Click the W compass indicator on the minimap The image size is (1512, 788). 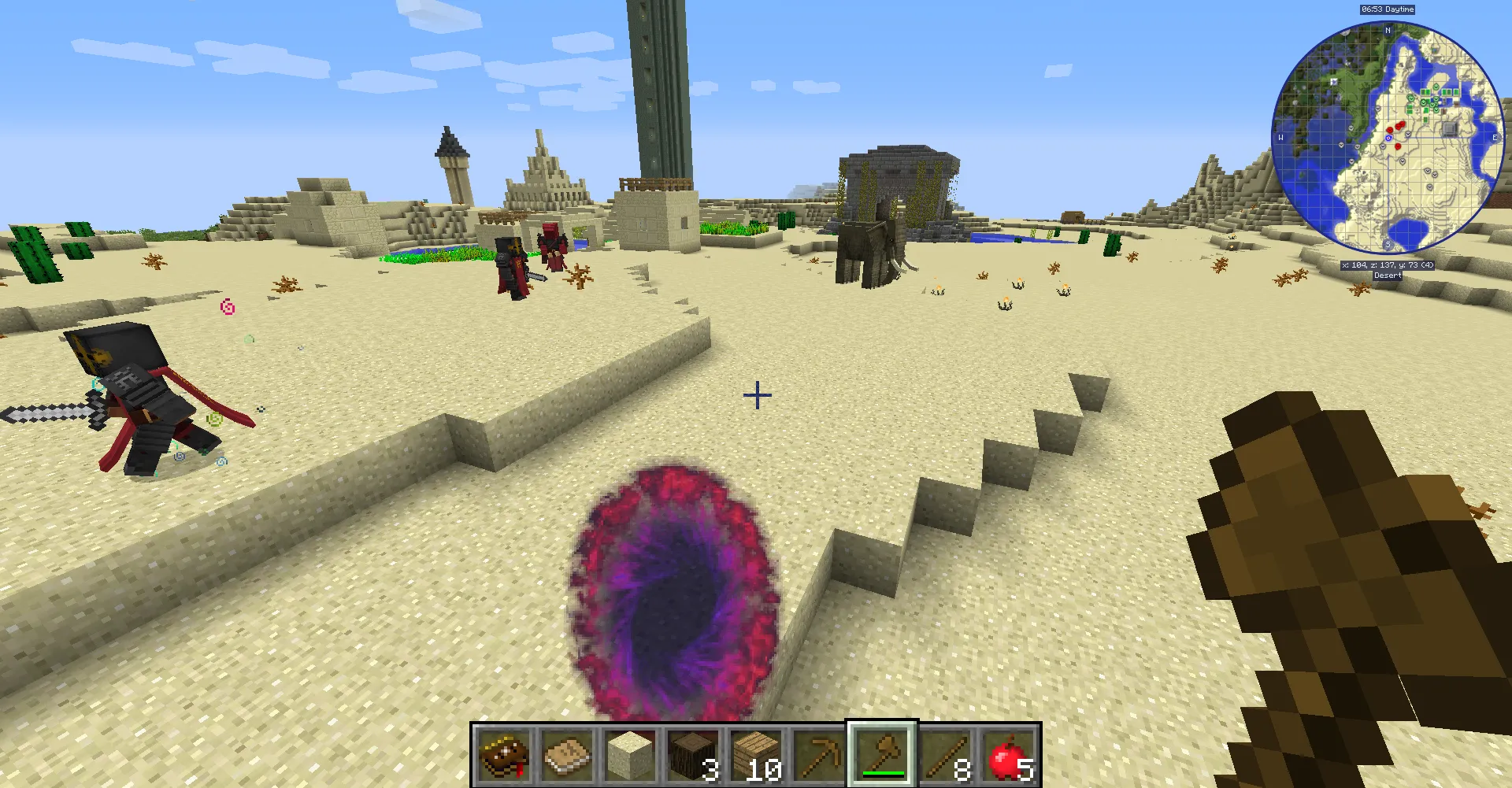coord(1280,138)
